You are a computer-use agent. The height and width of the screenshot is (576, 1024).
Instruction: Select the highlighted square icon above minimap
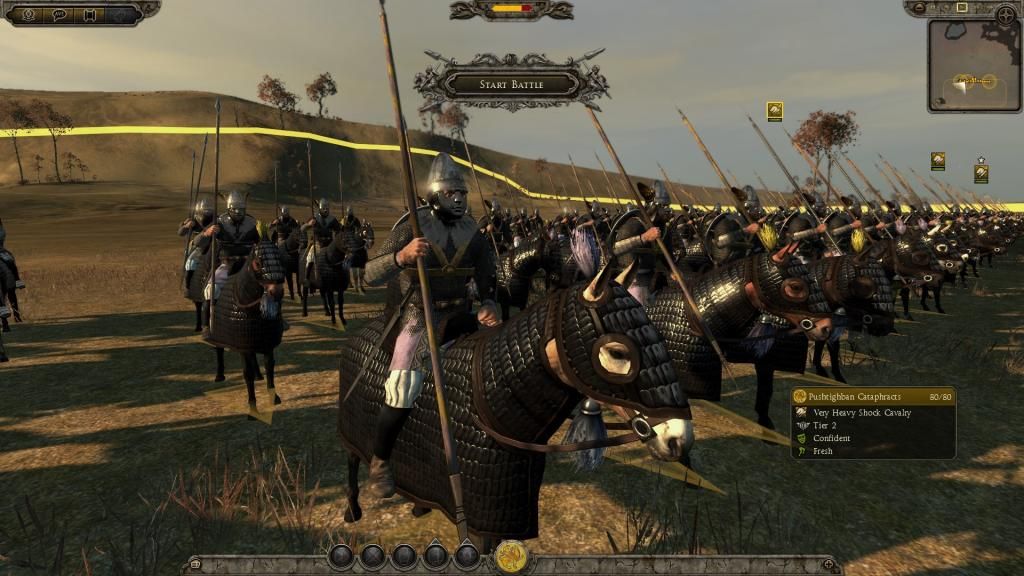(961, 8)
